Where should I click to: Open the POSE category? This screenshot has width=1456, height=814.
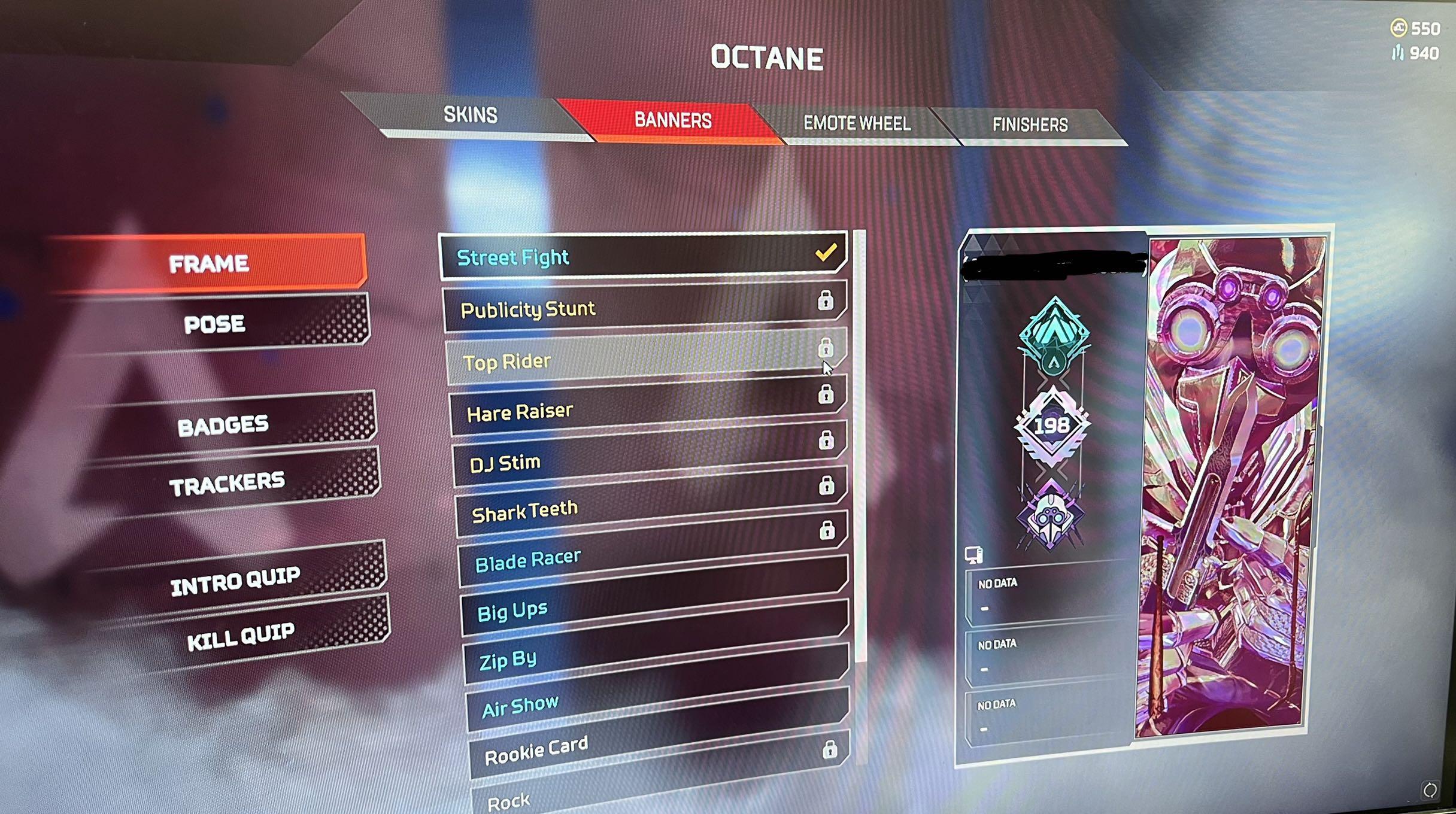[216, 324]
